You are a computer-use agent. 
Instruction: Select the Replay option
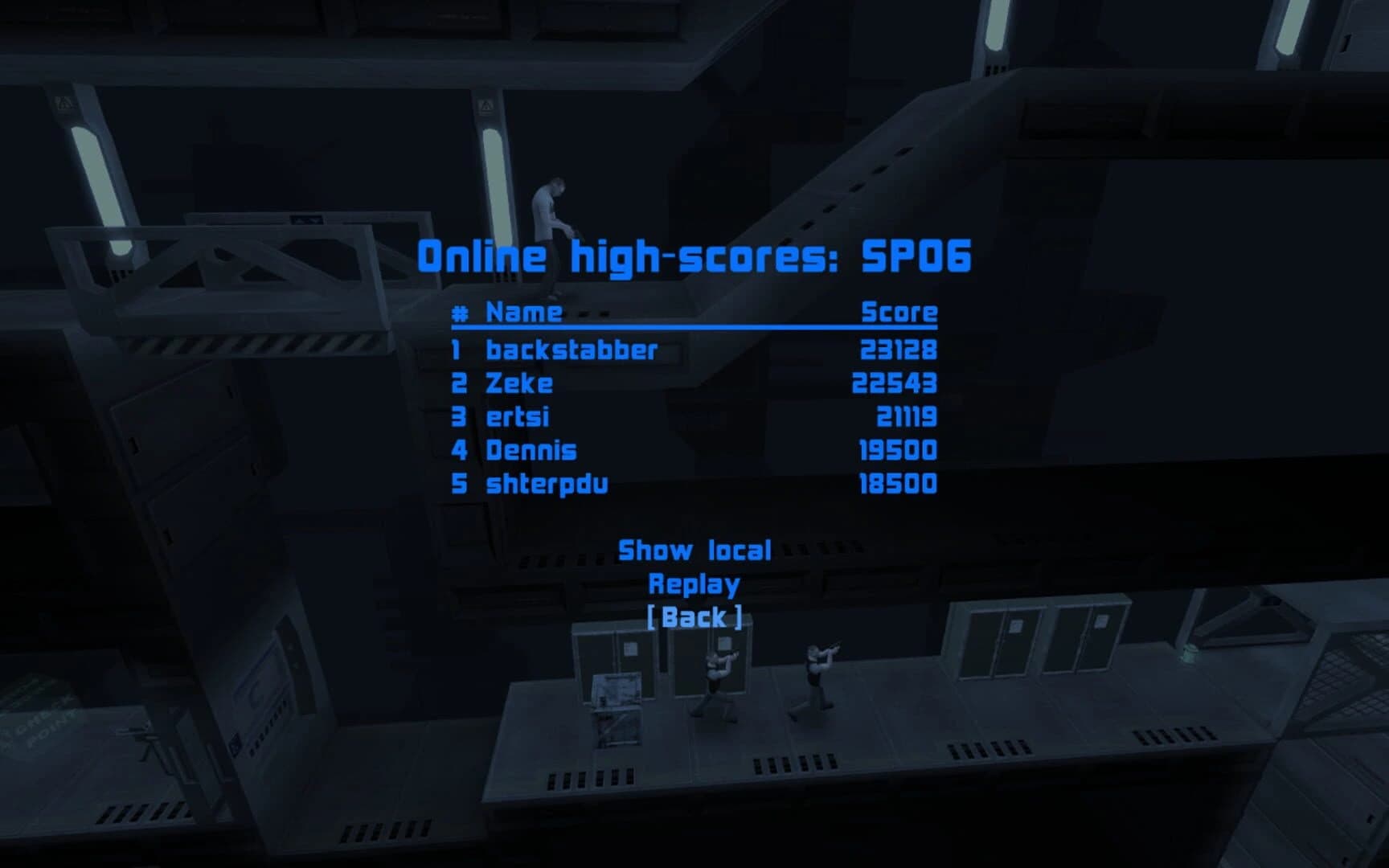(x=693, y=583)
